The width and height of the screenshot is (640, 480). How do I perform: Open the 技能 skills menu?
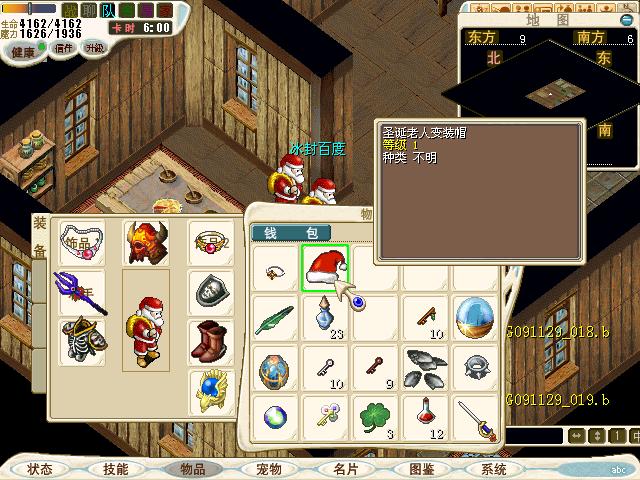tap(115, 468)
